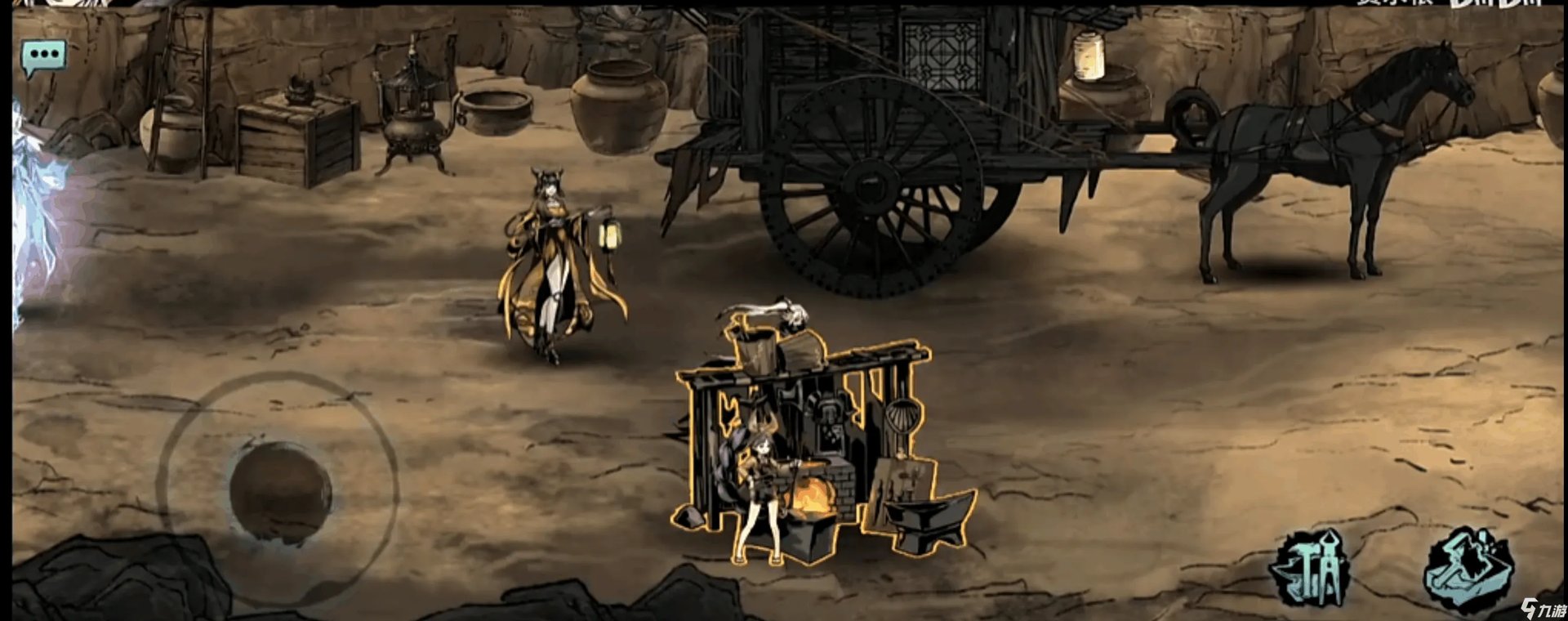Open the anvil and tongs forging icon
The height and width of the screenshot is (621, 1568).
point(1310,571)
